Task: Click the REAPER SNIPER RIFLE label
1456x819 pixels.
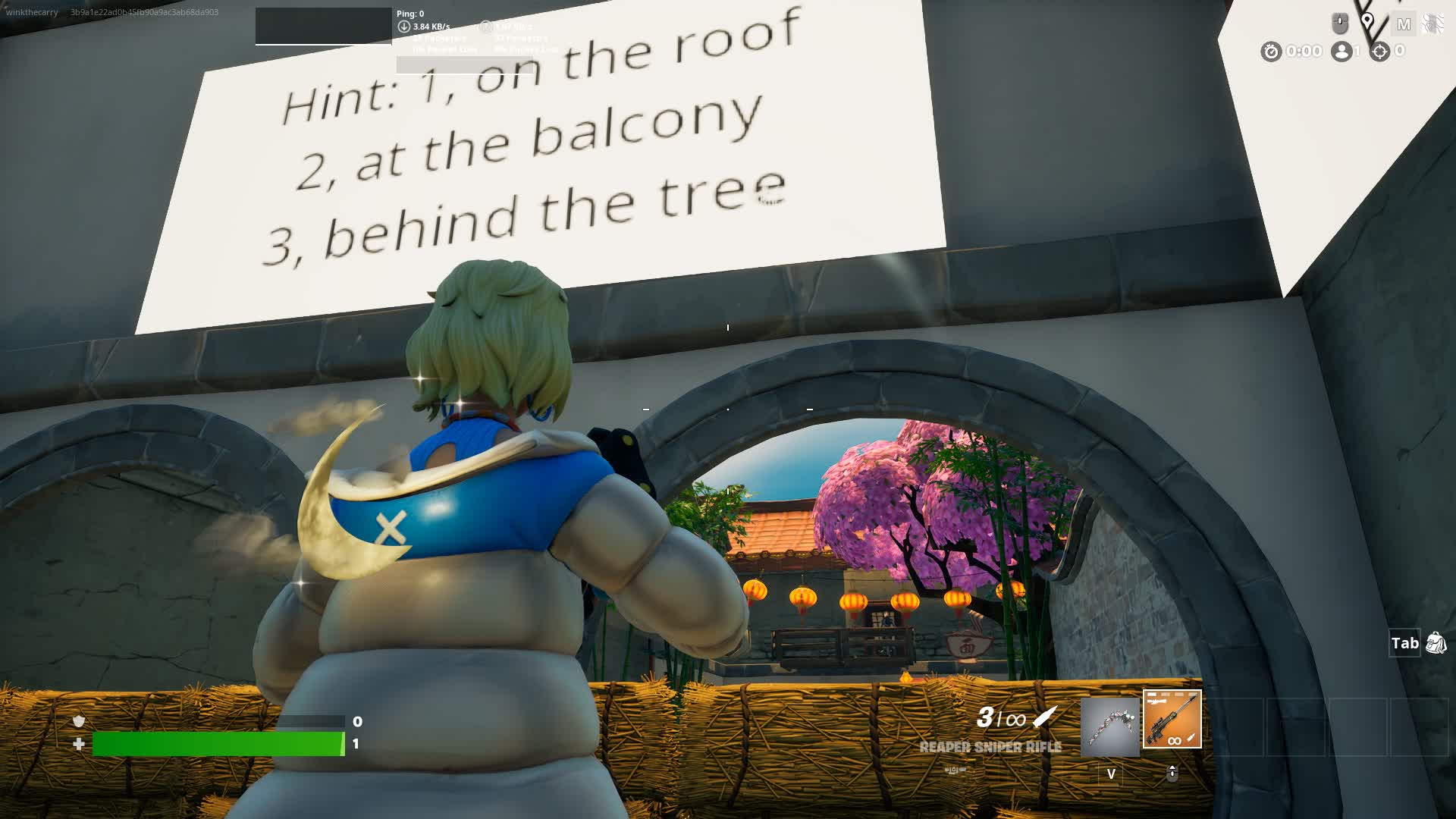Action: pos(990,747)
